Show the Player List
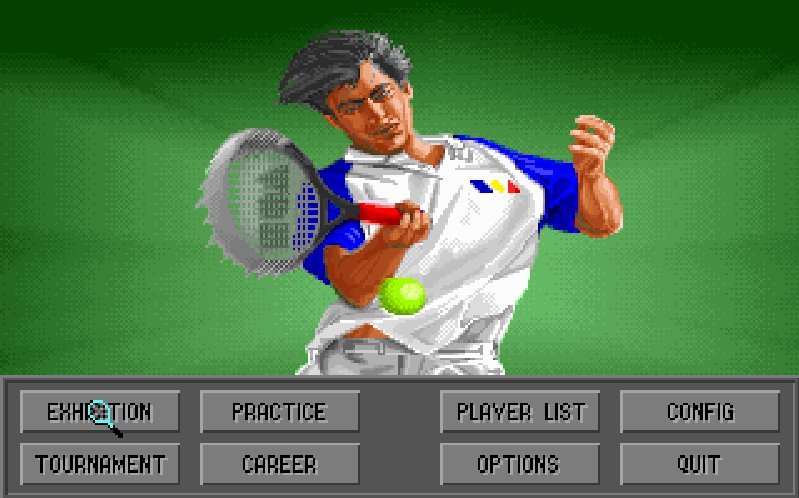799x498 pixels. tap(520, 411)
